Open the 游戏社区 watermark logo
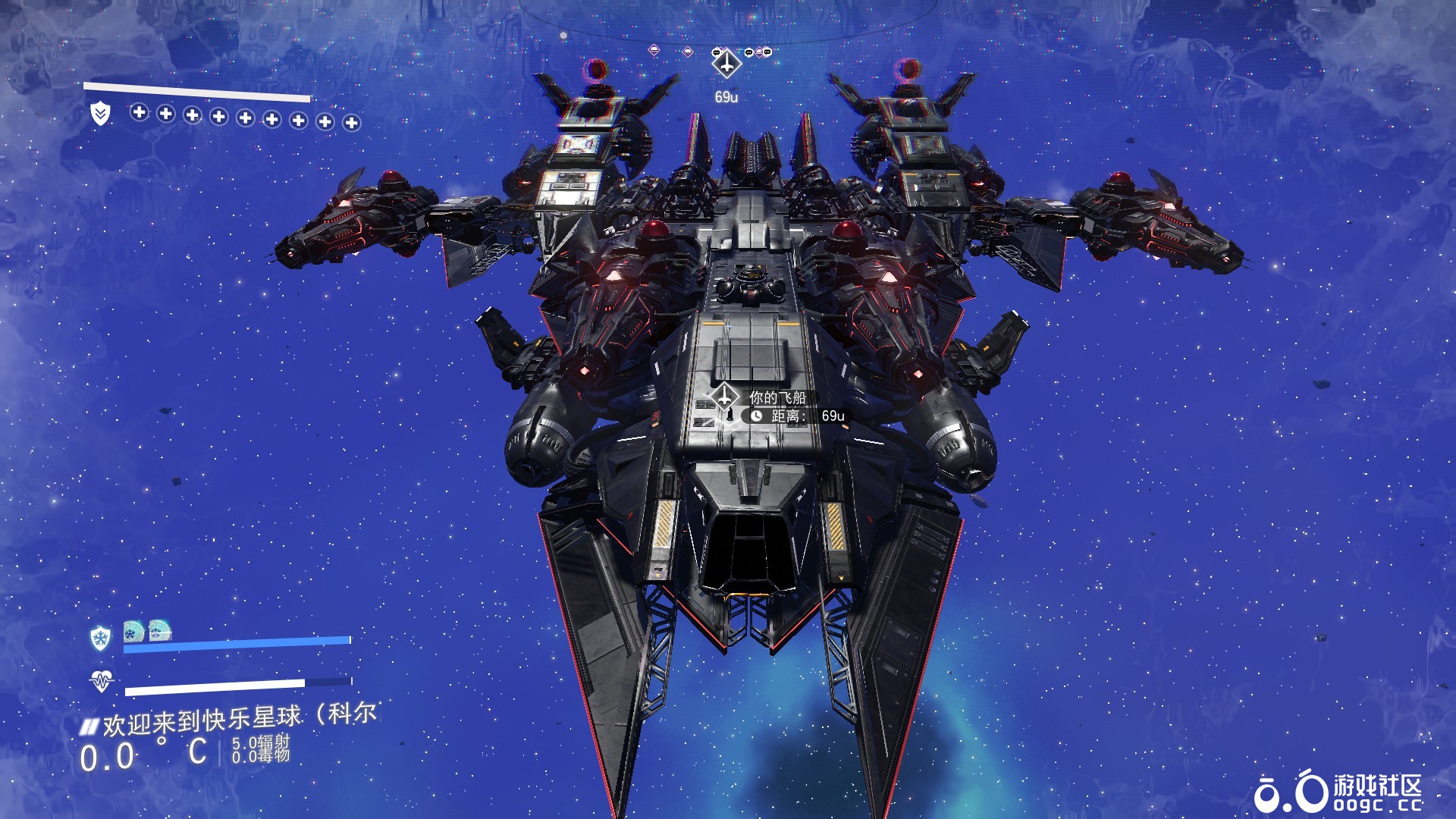 [1338, 792]
